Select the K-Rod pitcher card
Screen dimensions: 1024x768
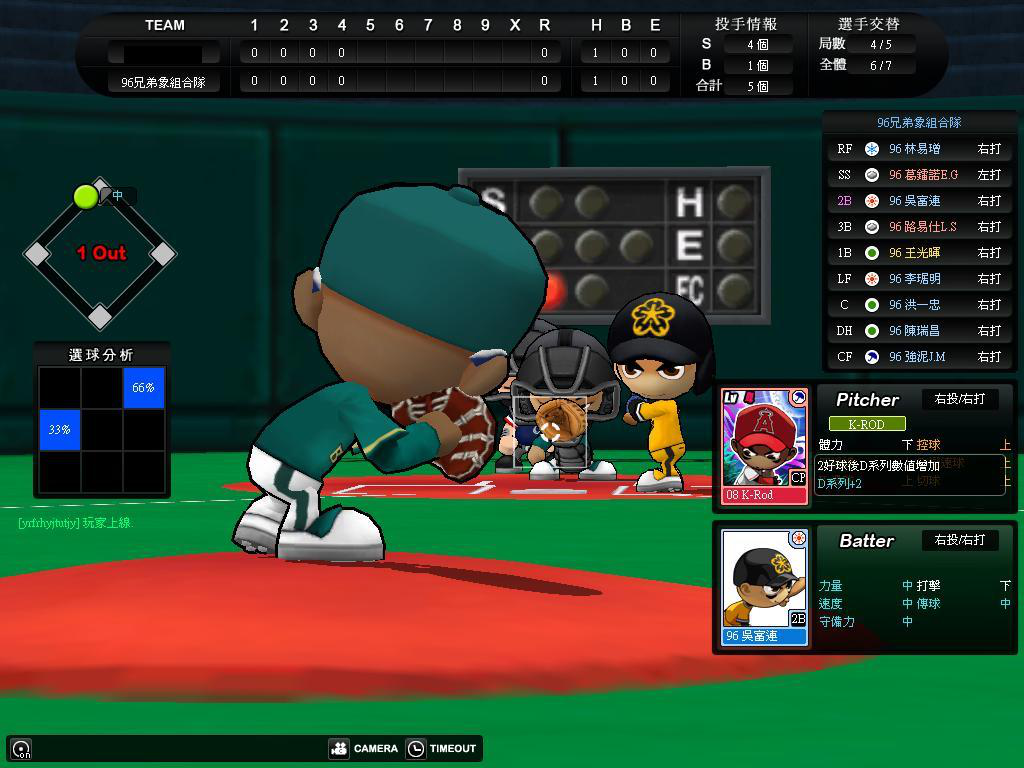[x=765, y=445]
